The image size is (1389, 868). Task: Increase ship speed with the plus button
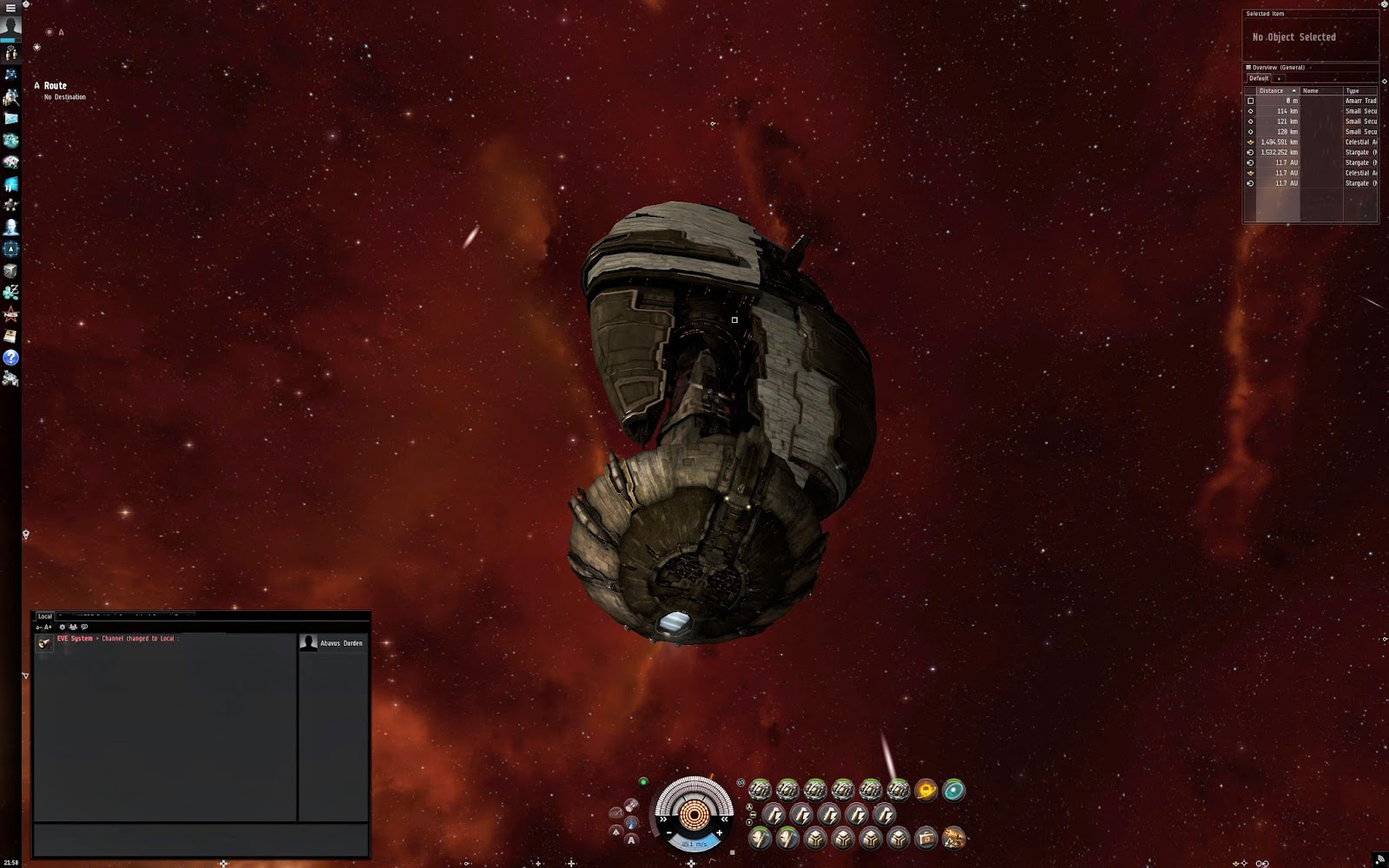pos(719,833)
